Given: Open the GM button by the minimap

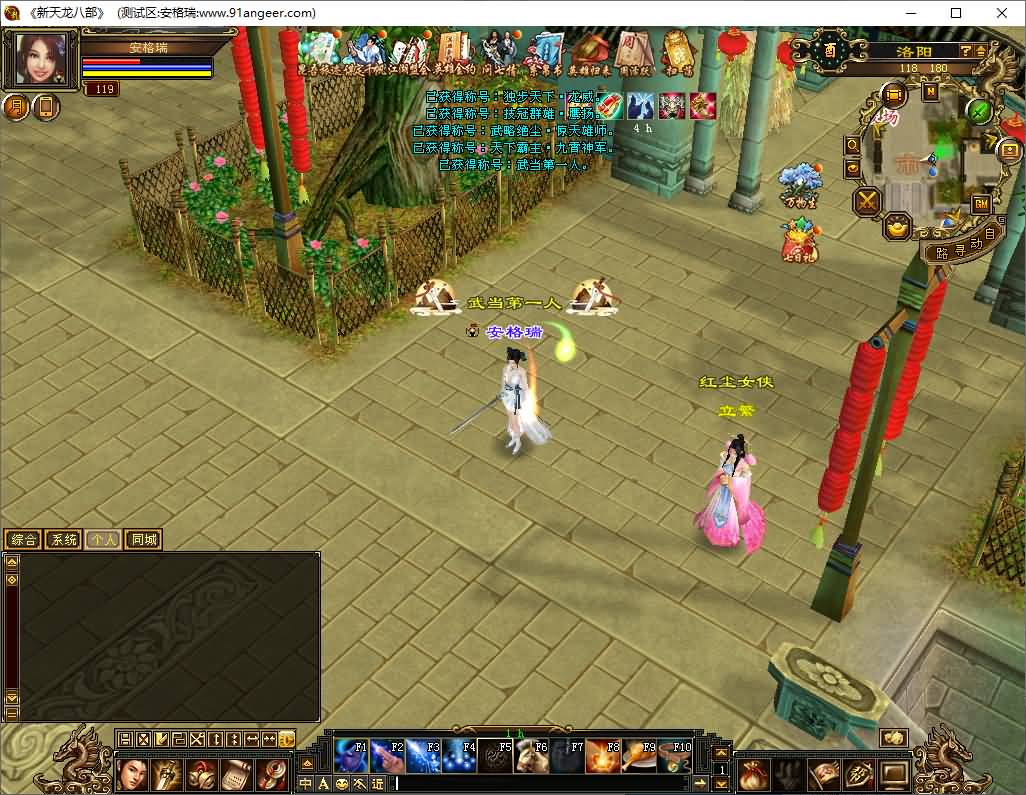Looking at the screenshot, I should click(980, 204).
